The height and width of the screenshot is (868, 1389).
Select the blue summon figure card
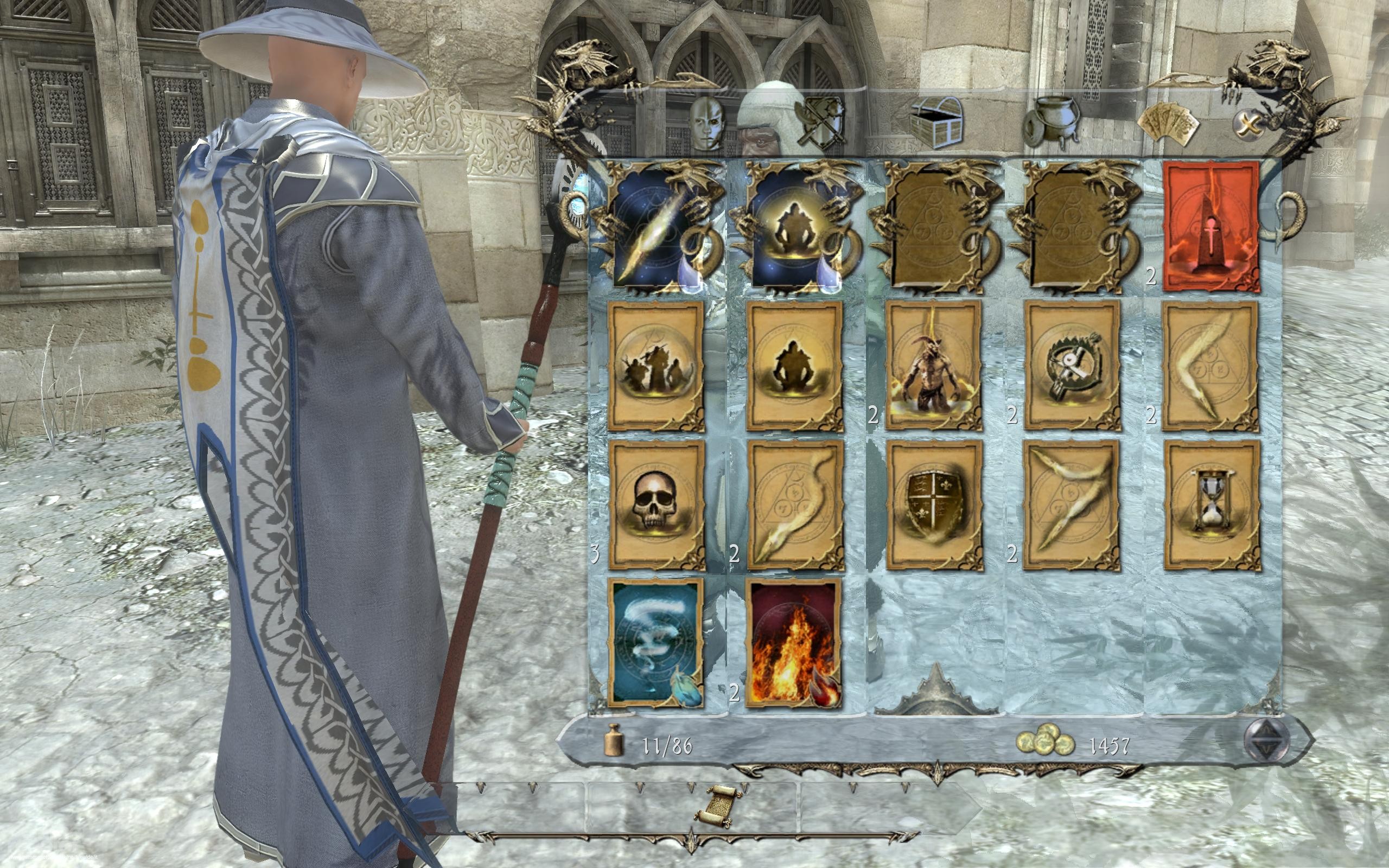[x=795, y=227]
